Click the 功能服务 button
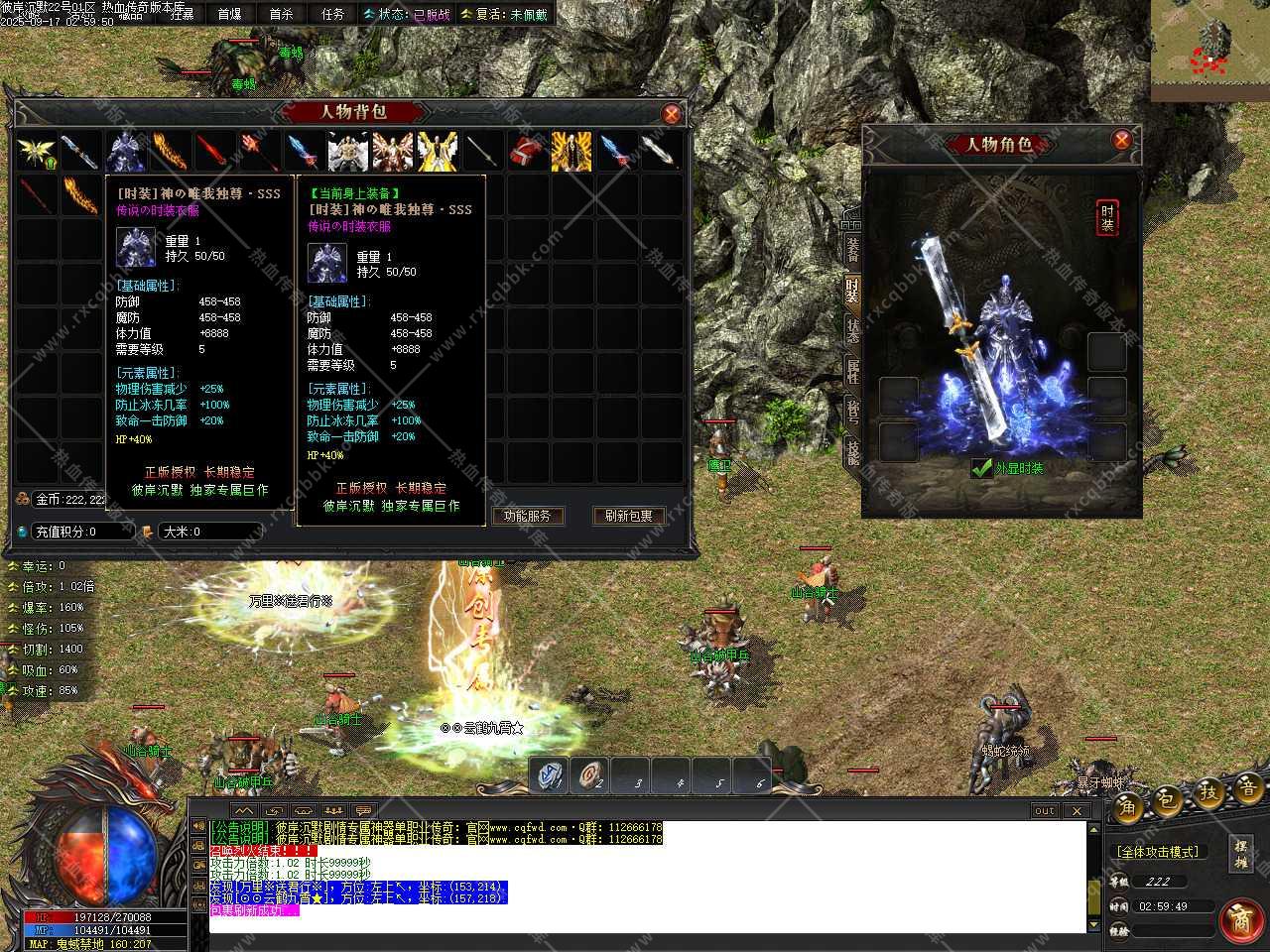This screenshot has height=952, width=1270. click(527, 516)
